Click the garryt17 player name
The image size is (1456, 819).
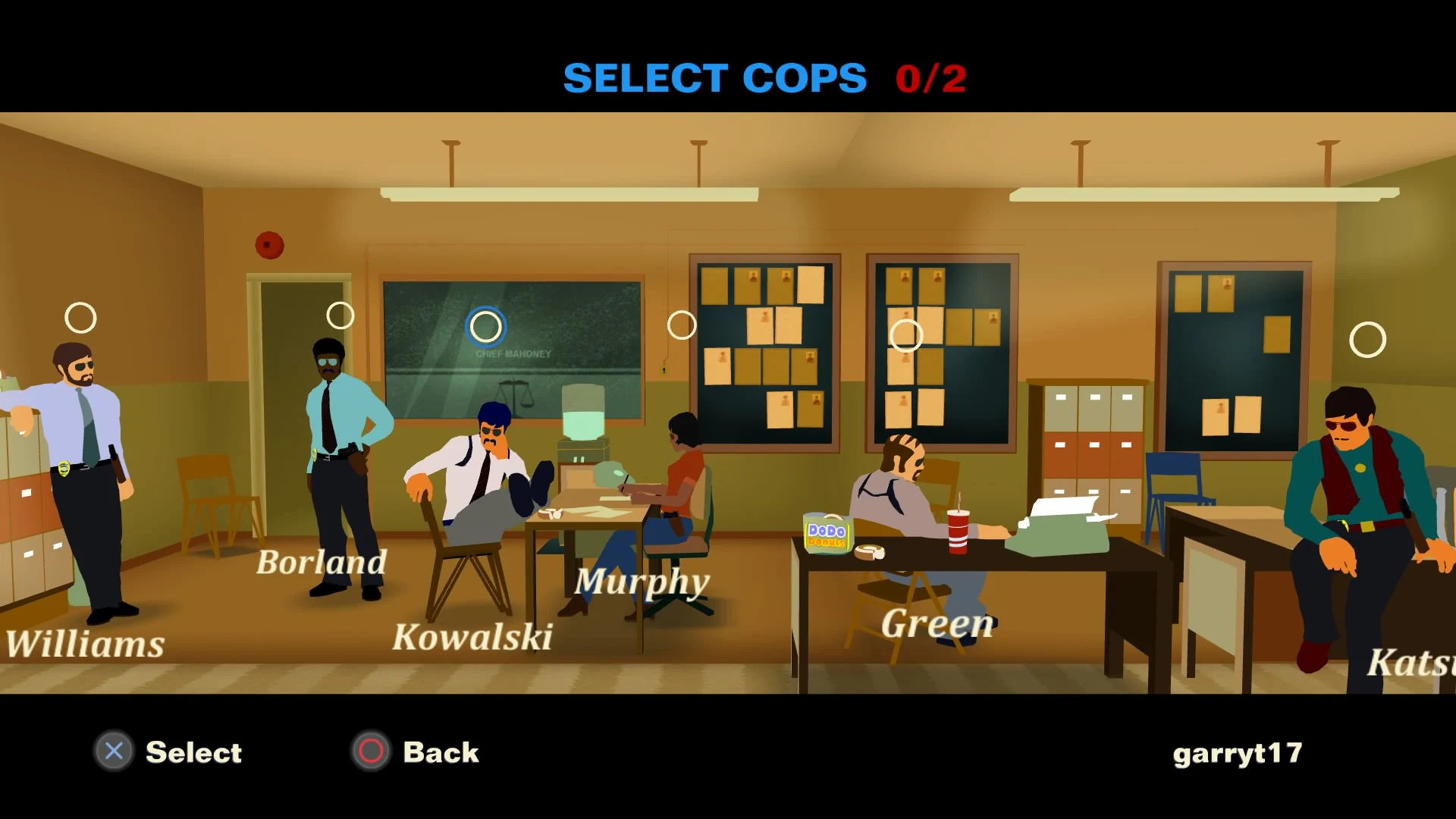pos(1238,754)
